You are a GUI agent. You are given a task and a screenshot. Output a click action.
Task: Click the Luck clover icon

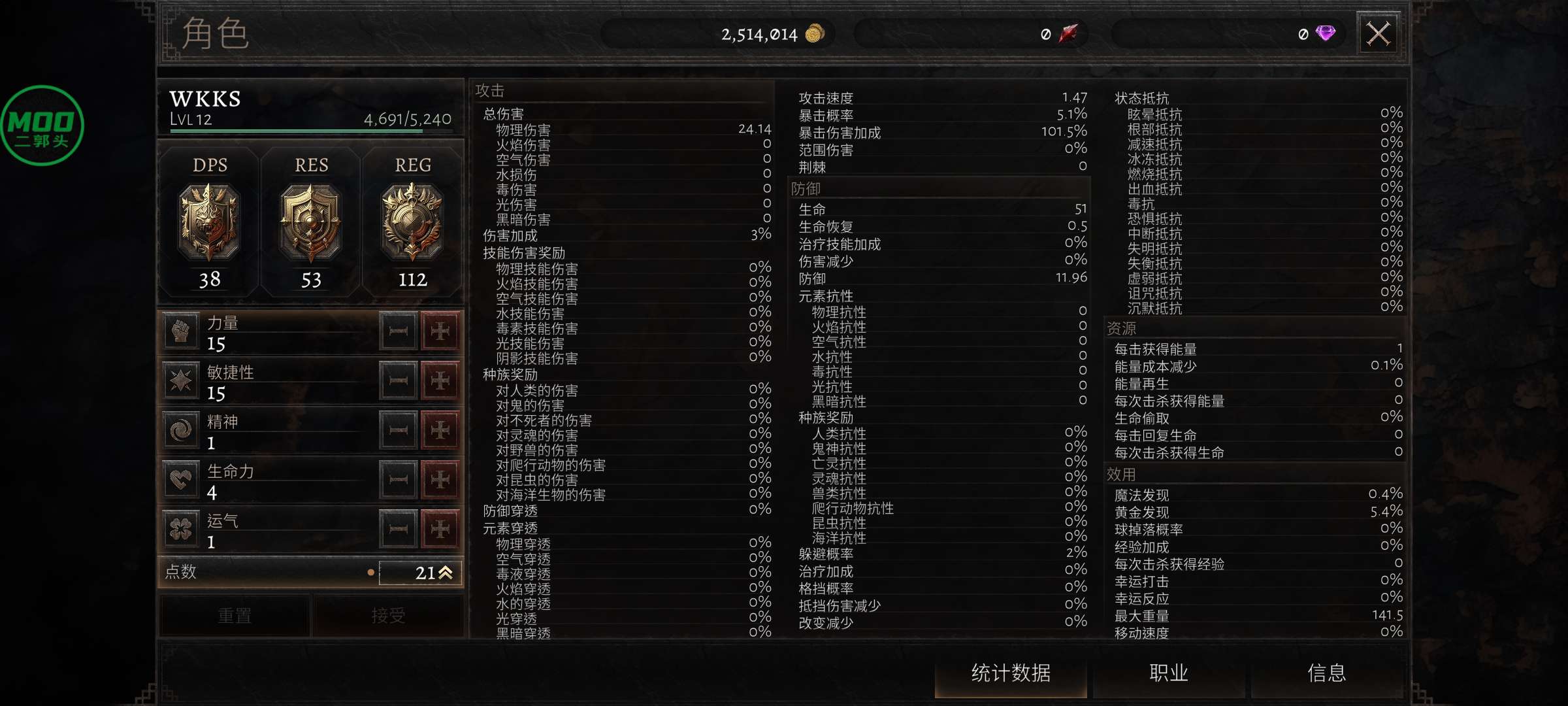pos(181,528)
